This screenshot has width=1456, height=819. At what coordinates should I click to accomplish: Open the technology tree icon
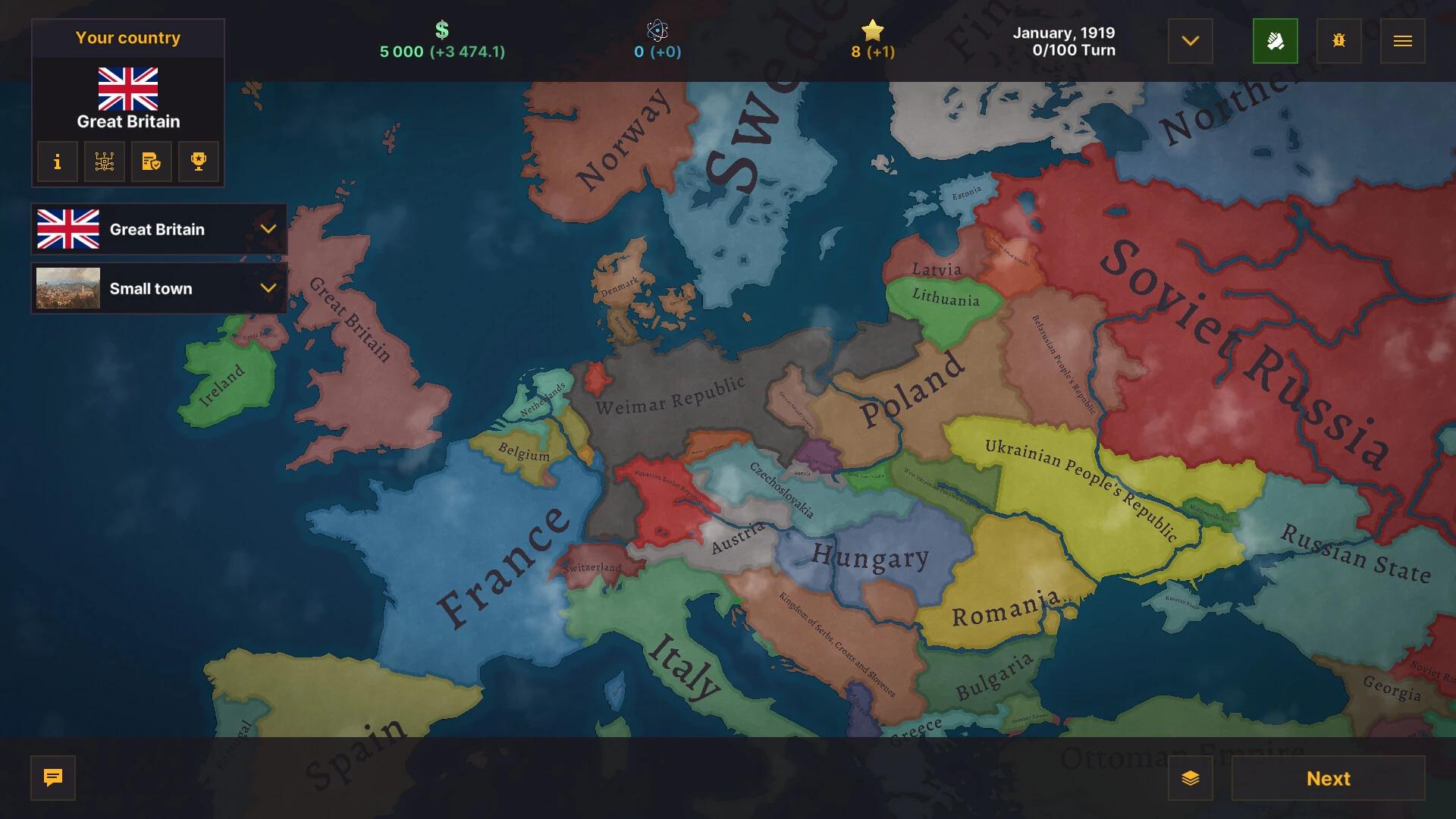click(104, 162)
